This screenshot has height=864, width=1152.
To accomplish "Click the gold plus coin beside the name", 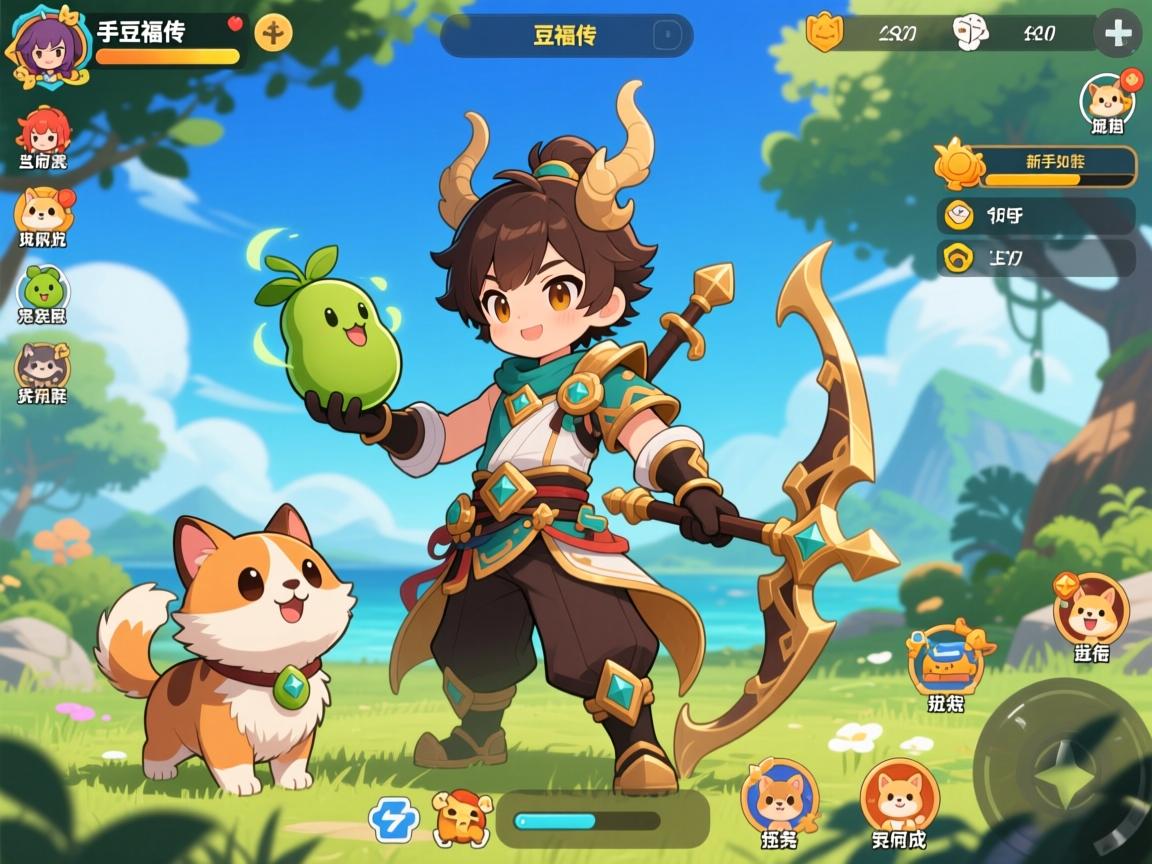I will click(x=273, y=33).
